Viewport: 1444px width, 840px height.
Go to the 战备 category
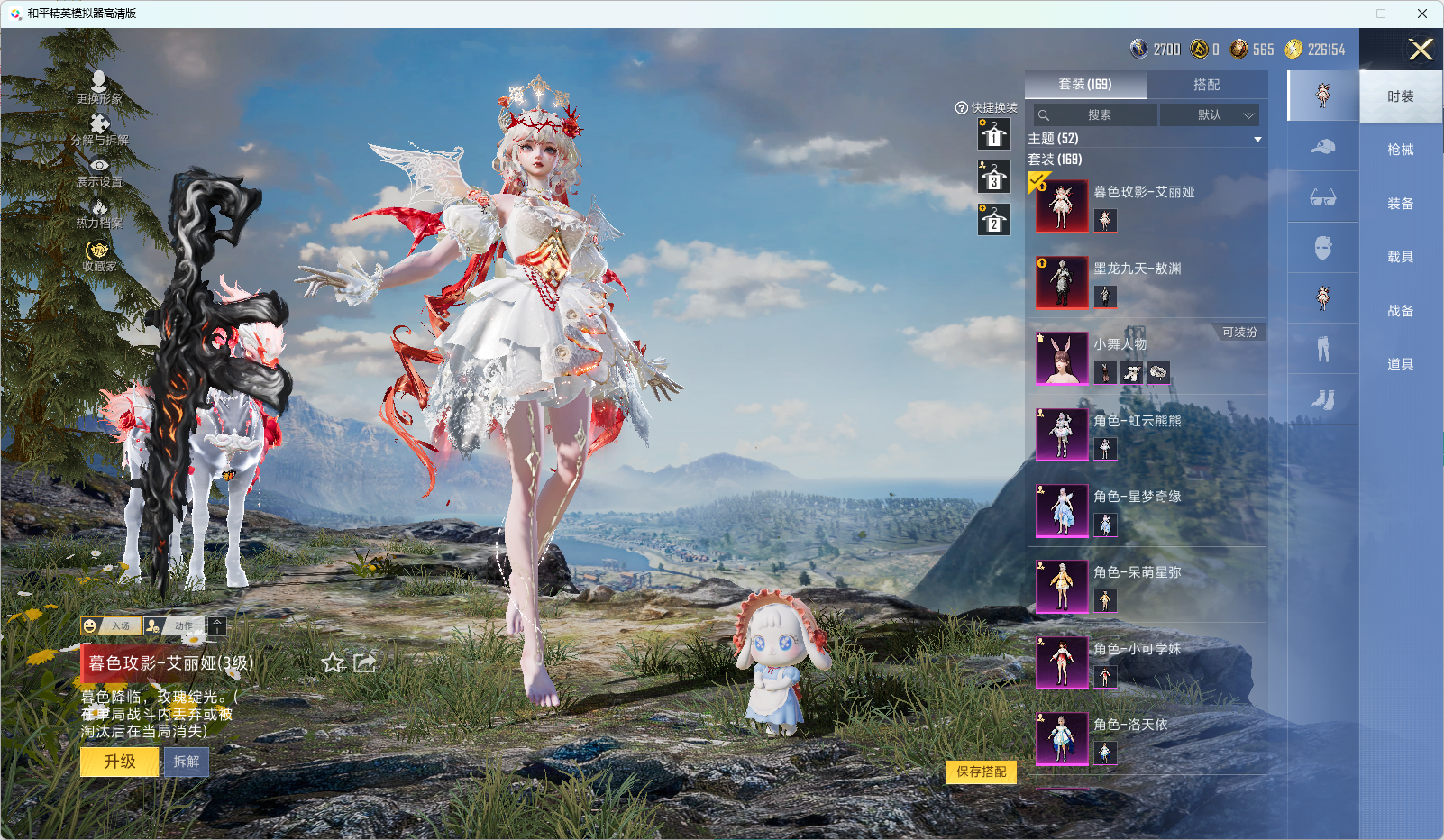click(x=1400, y=311)
